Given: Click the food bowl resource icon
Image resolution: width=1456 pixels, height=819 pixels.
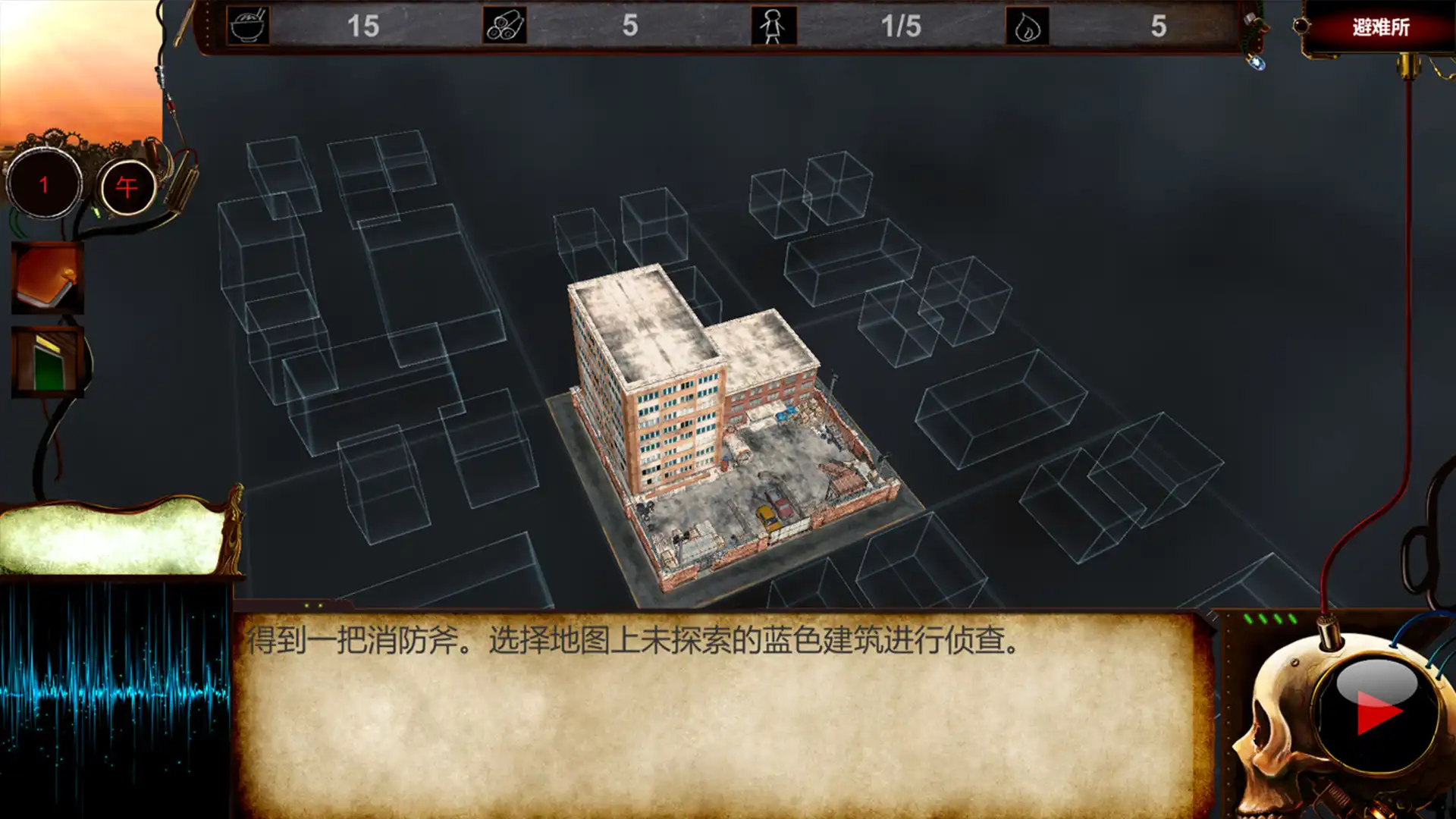Looking at the screenshot, I should tap(249, 24).
